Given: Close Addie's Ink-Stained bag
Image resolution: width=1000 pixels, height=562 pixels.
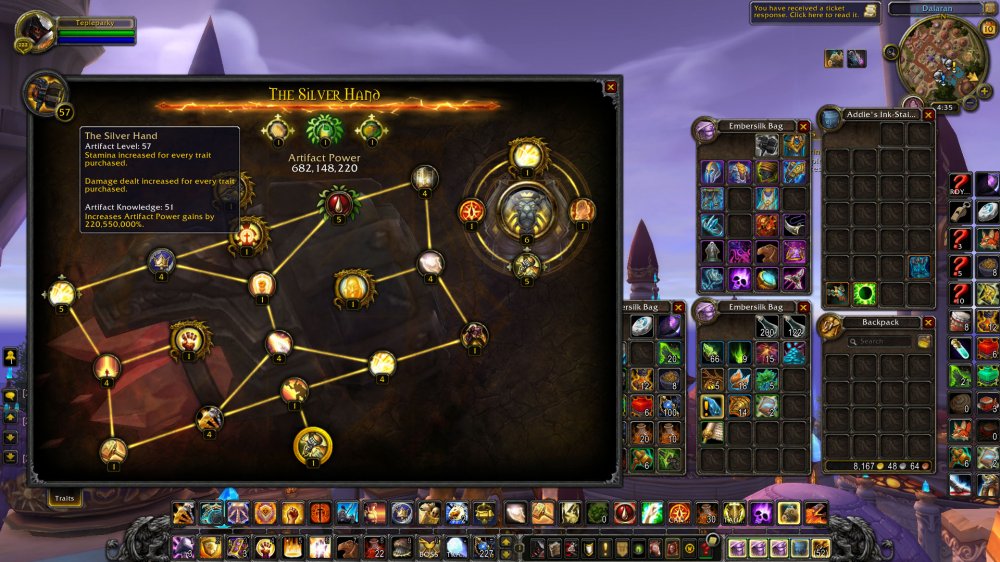Looking at the screenshot, I should coord(928,116).
